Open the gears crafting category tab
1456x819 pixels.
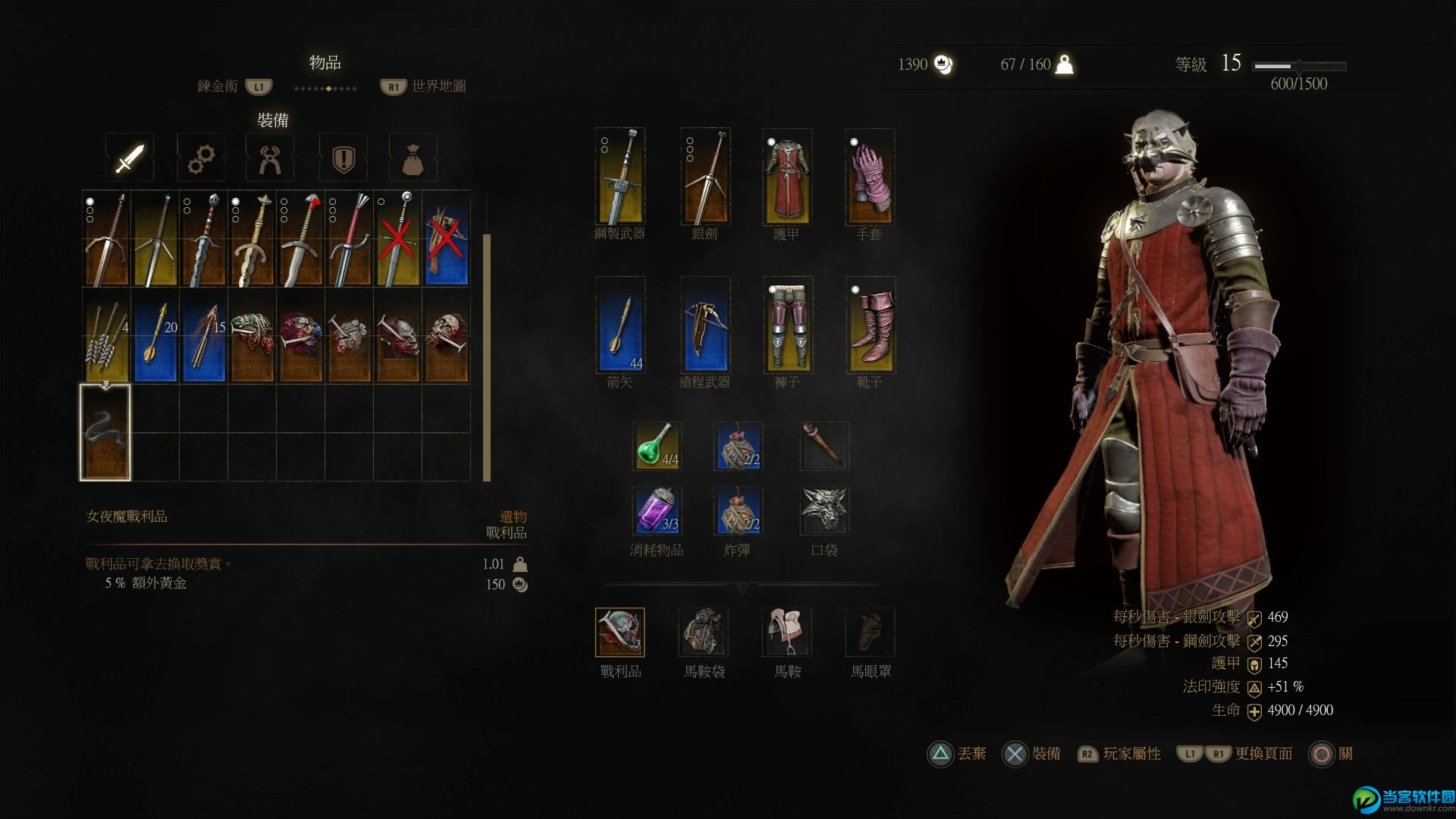point(201,158)
